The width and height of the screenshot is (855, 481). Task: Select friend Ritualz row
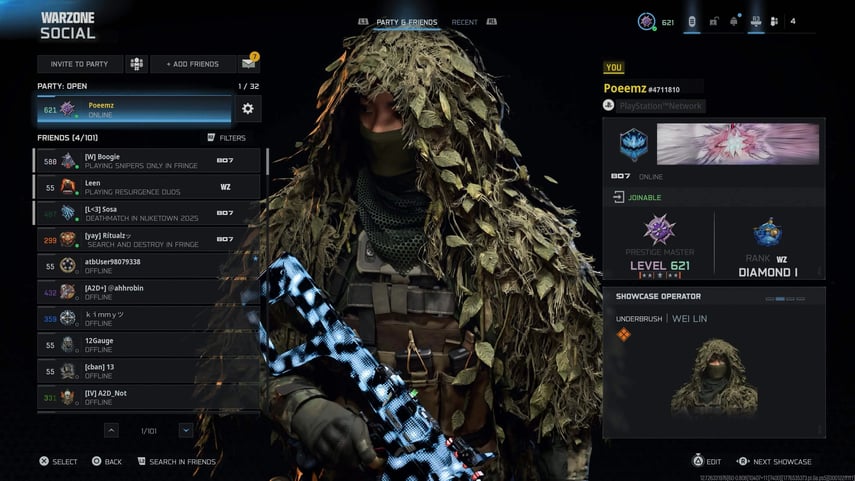(x=147, y=239)
